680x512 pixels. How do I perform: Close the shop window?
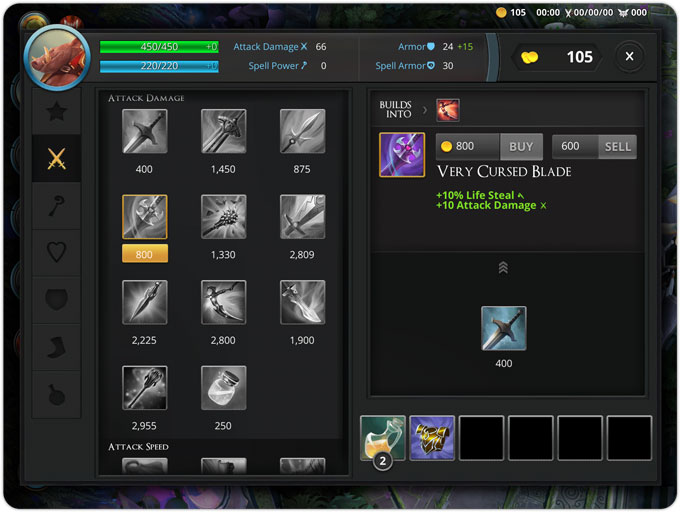[x=629, y=57]
